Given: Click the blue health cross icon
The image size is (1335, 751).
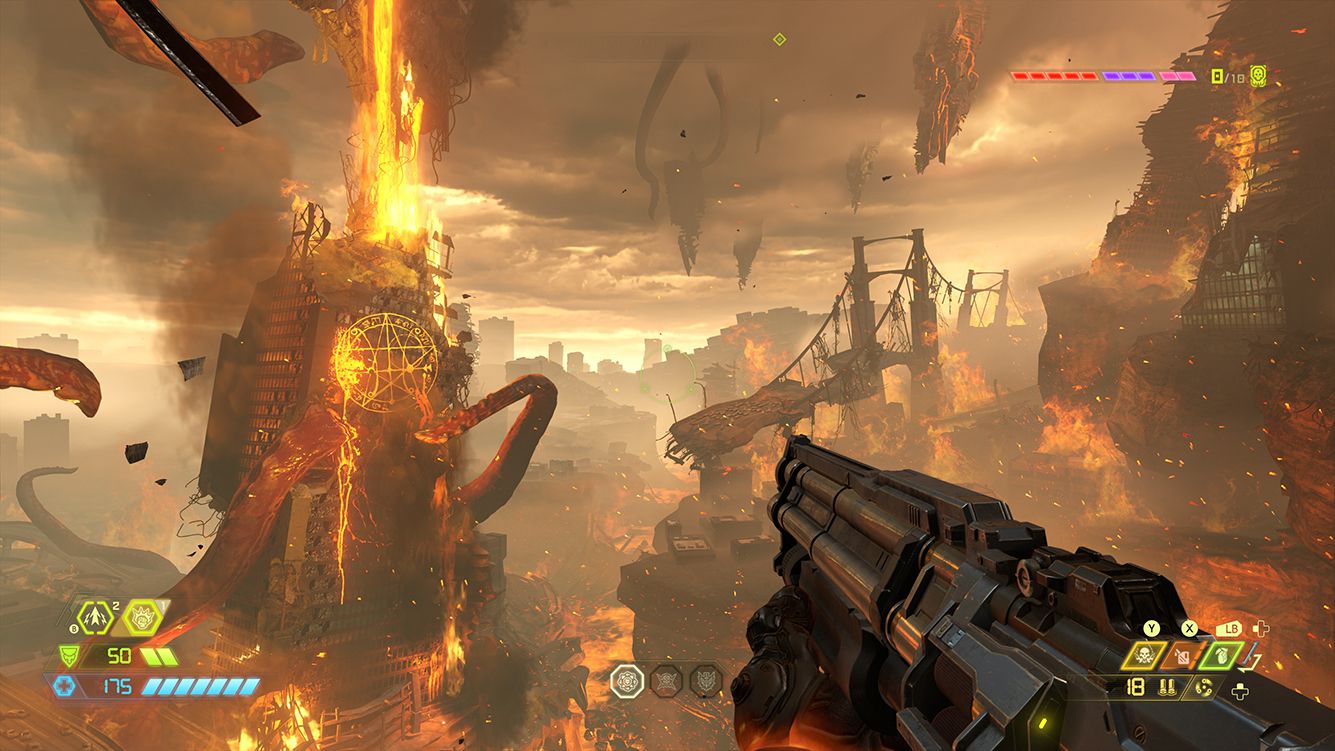Looking at the screenshot, I should pos(64,687).
